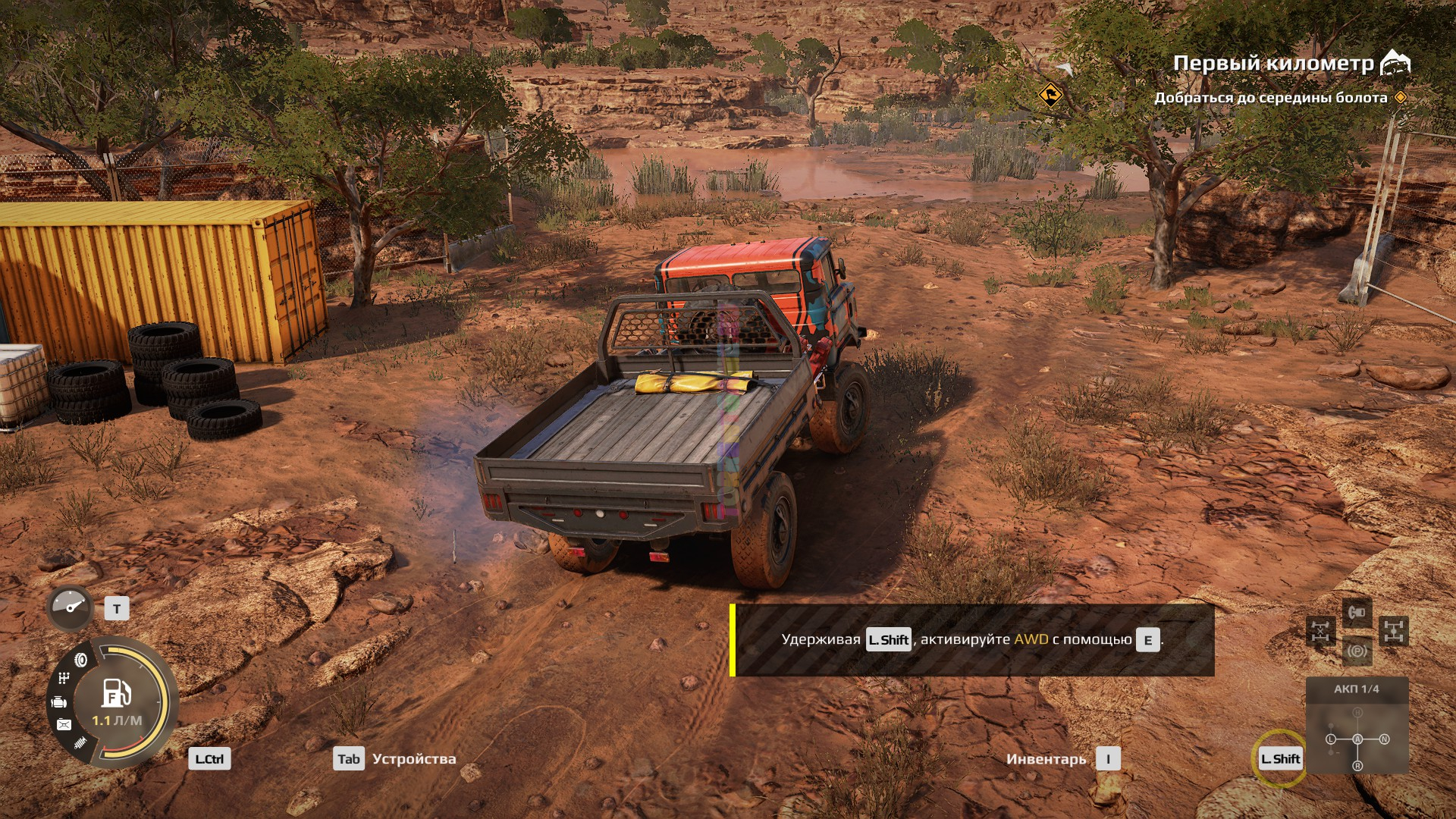
Task: Click the fuel pump icon
Action: pyautogui.click(x=116, y=692)
